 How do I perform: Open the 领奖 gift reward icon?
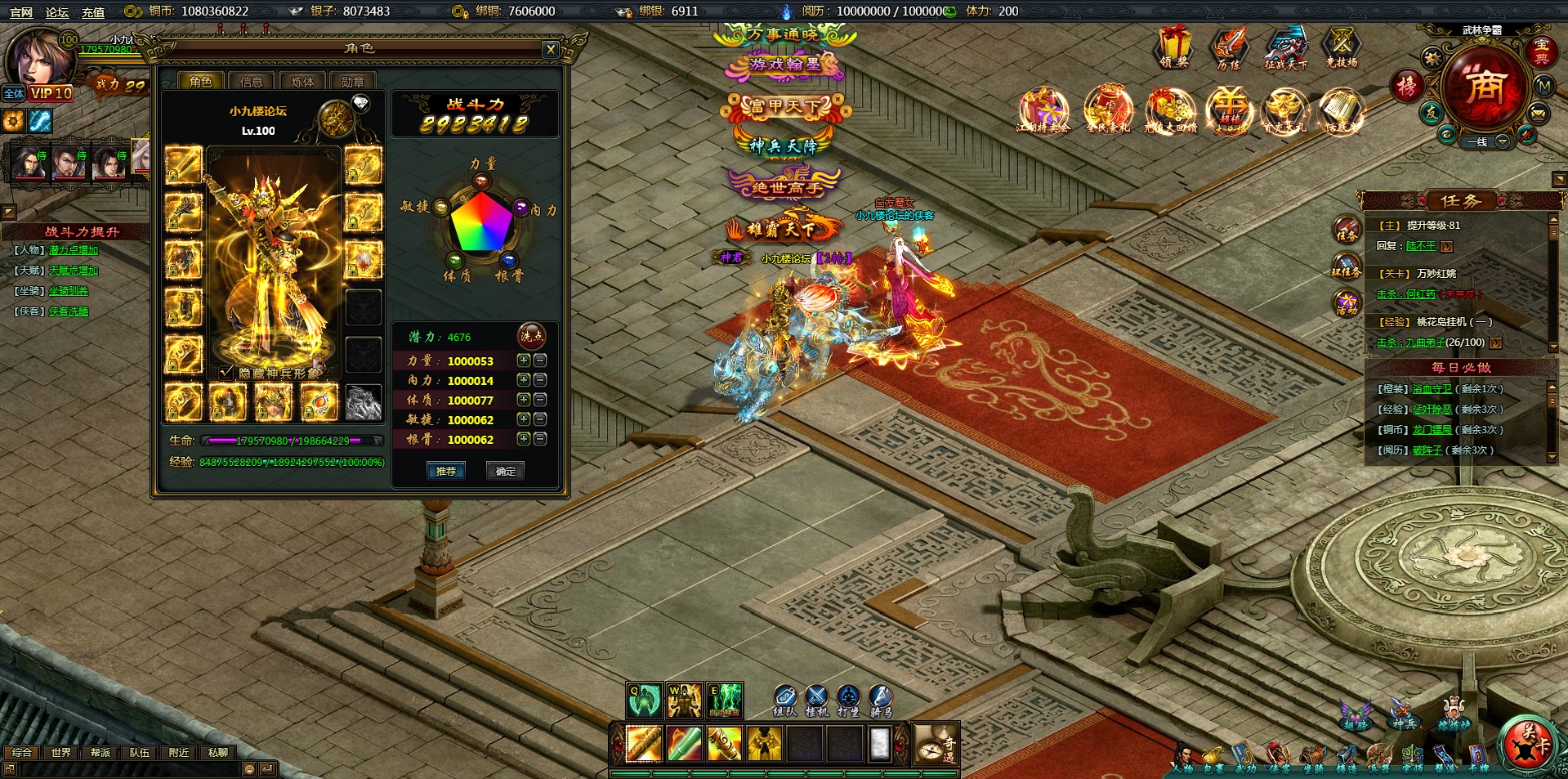[x=1173, y=47]
